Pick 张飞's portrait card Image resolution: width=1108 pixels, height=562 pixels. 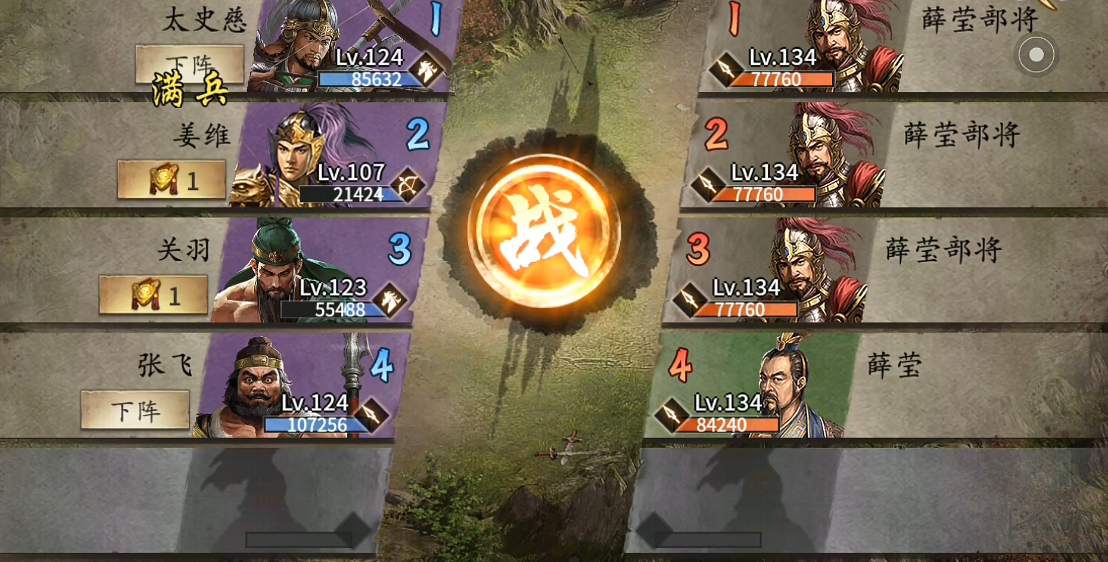pyautogui.click(x=300, y=387)
